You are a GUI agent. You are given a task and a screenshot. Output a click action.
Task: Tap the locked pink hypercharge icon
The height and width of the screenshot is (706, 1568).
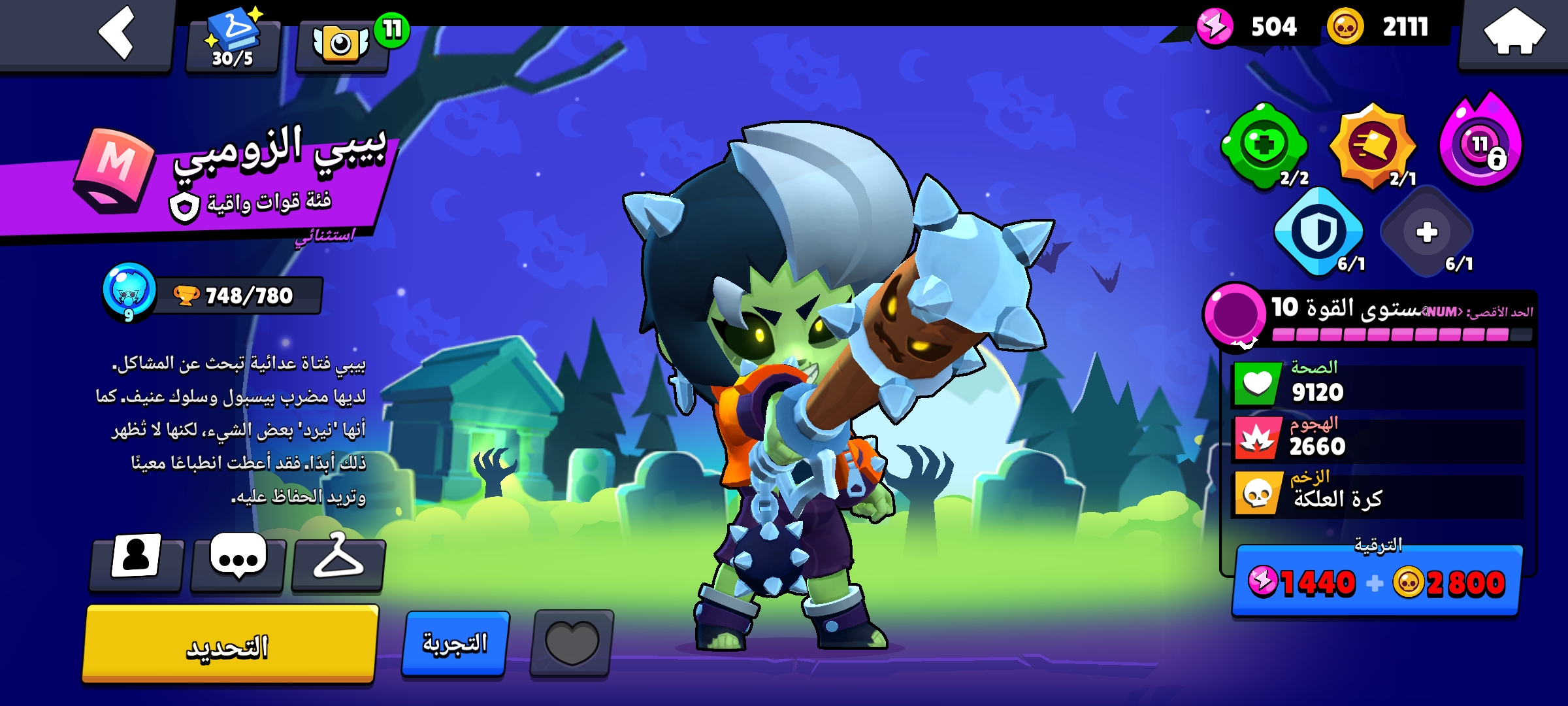[x=1481, y=145]
